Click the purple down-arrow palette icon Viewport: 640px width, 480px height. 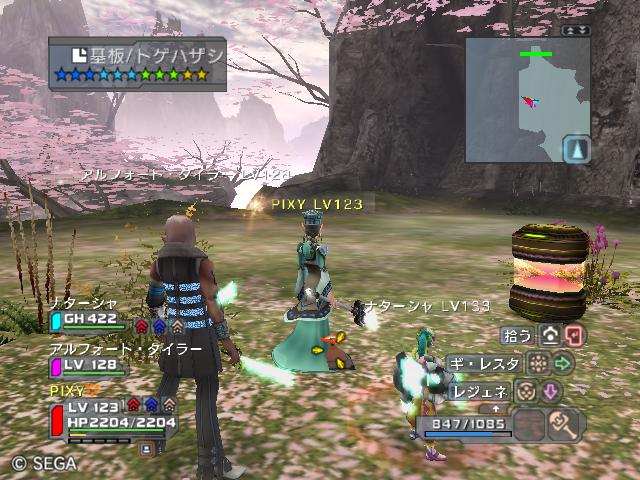click(551, 391)
